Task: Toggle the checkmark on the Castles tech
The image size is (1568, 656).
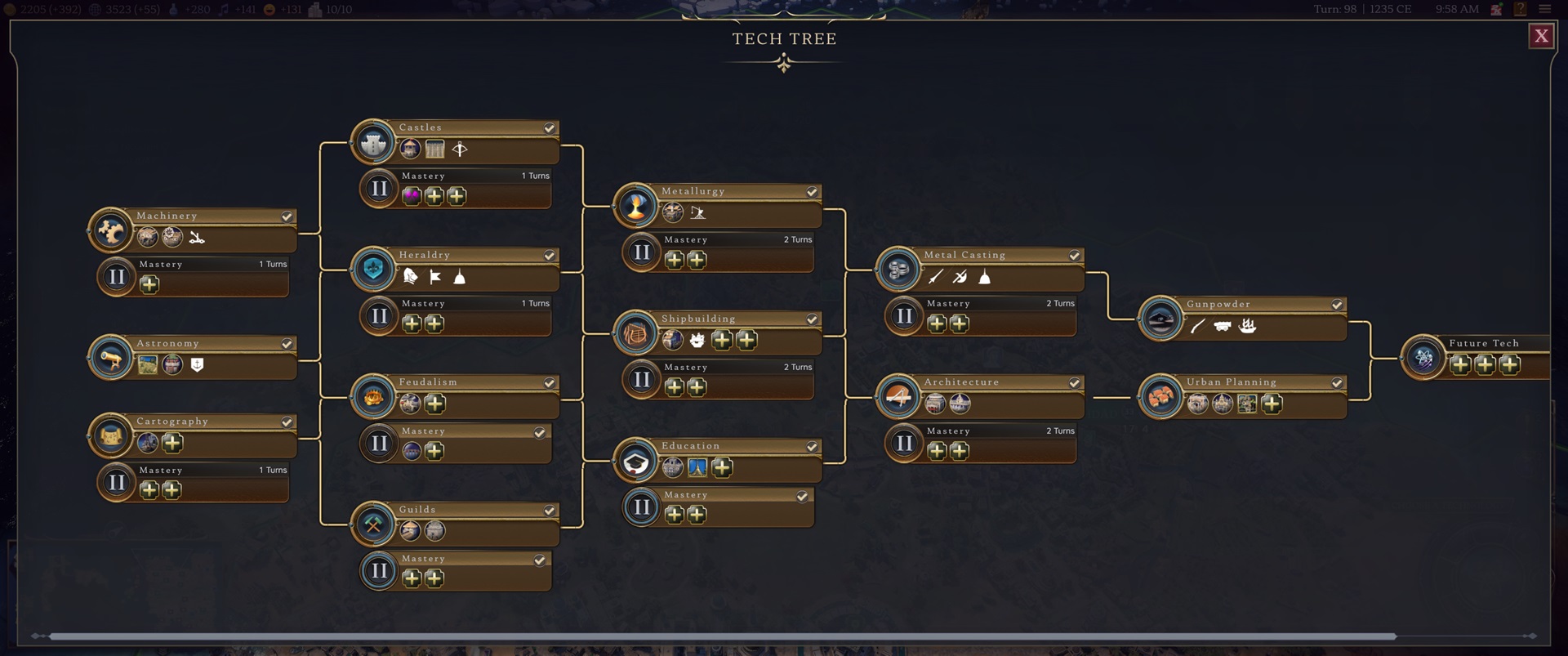Action: 549,127
